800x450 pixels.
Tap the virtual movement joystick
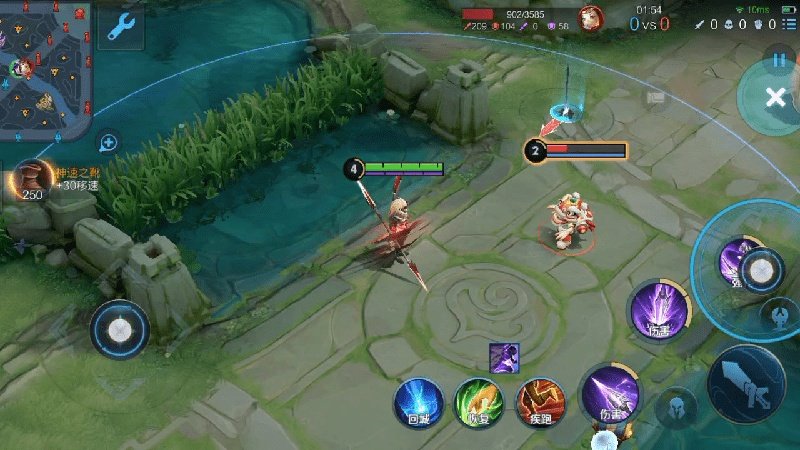[120, 329]
